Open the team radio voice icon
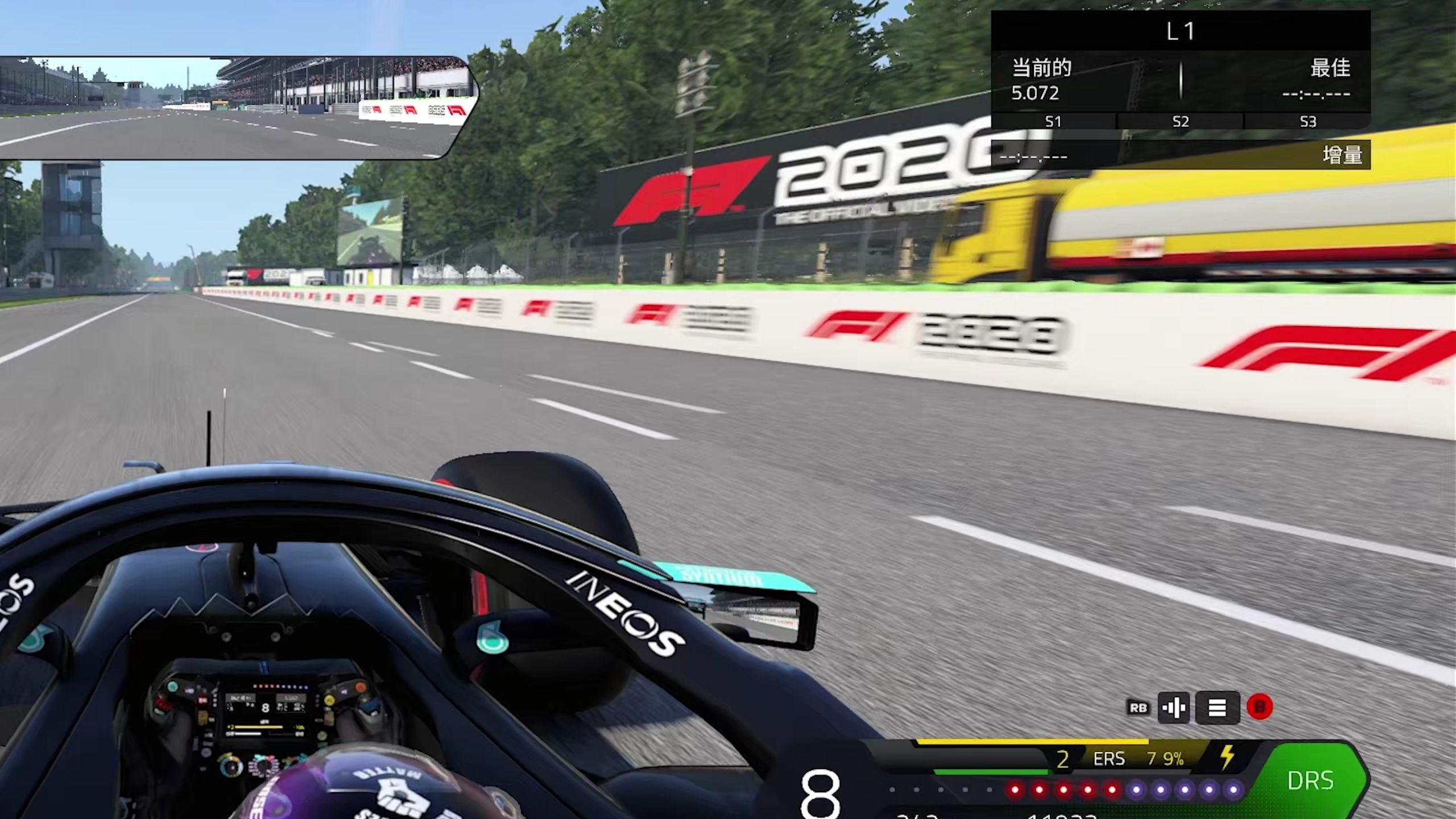 coord(1173,708)
